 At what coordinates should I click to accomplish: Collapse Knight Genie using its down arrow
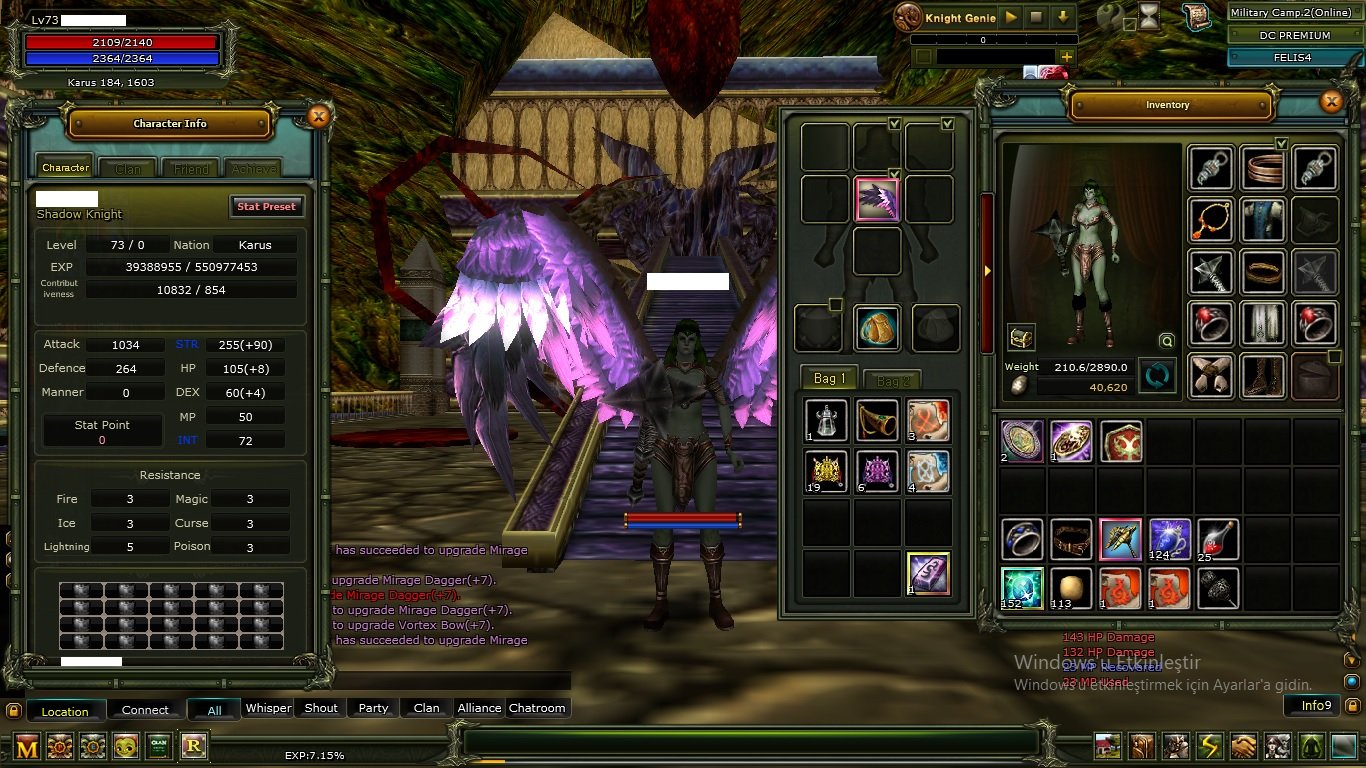tap(1064, 18)
